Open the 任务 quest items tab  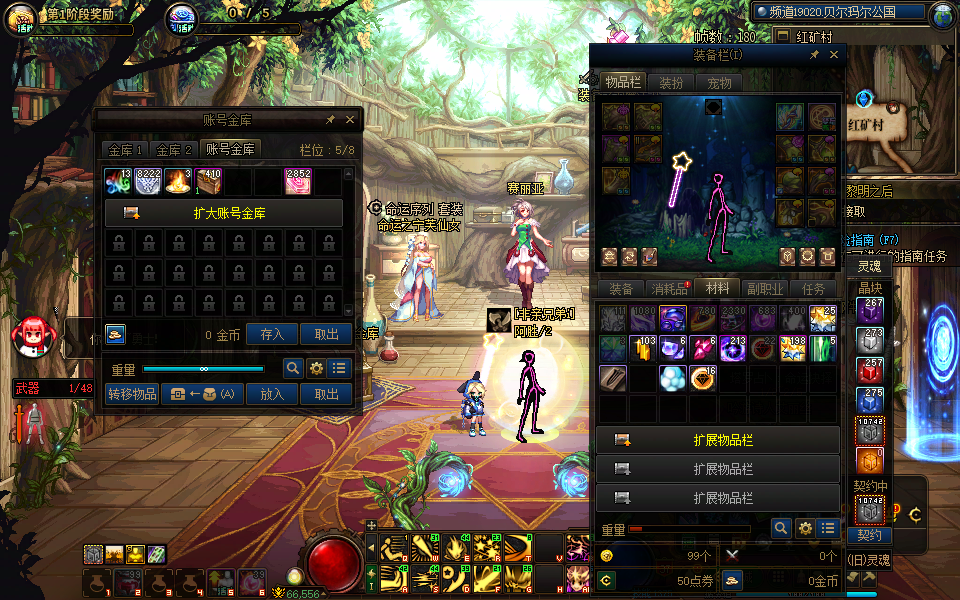click(813, 289)
